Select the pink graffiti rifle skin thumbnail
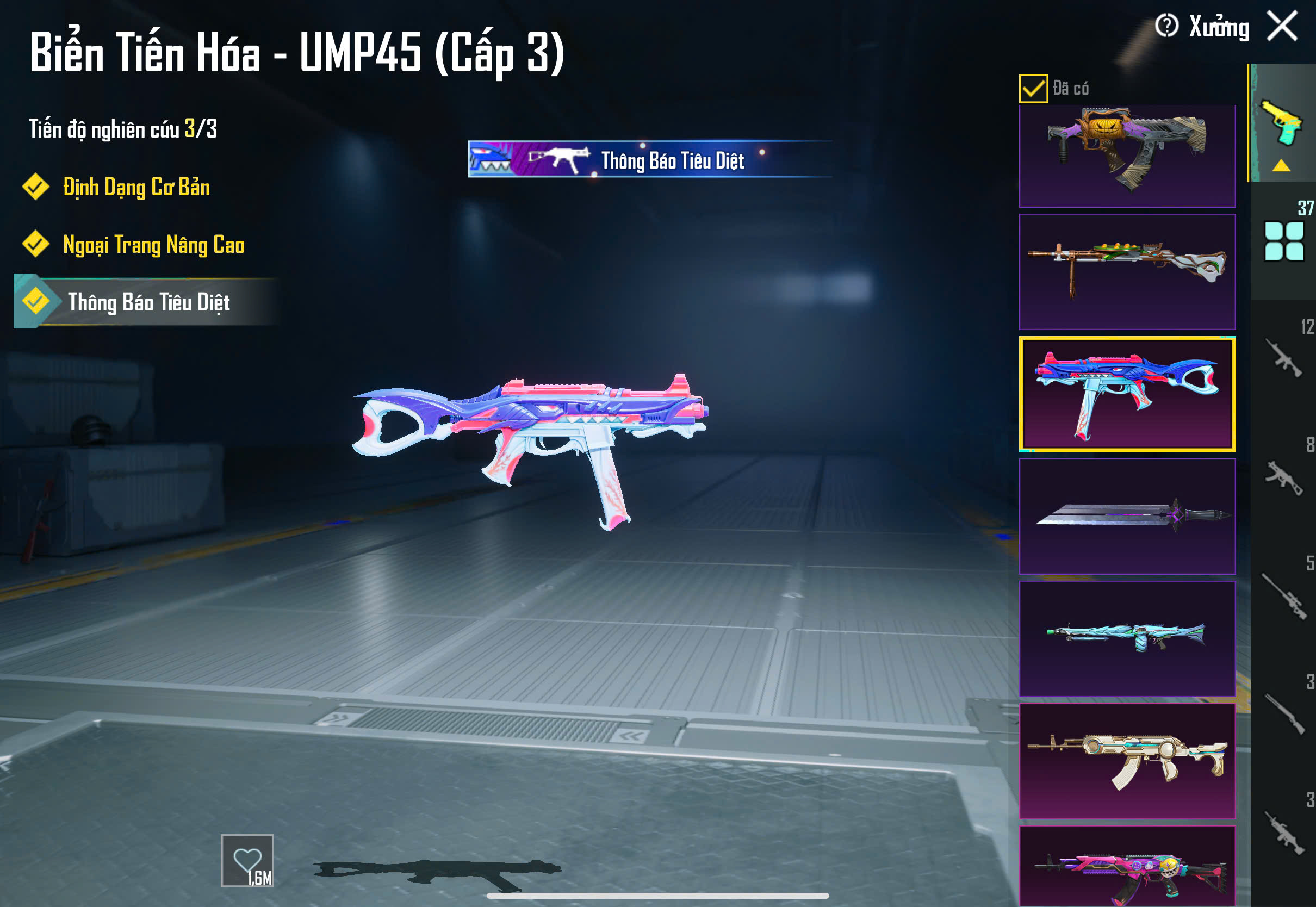The image size is (1316, 907). (1127, 866)
